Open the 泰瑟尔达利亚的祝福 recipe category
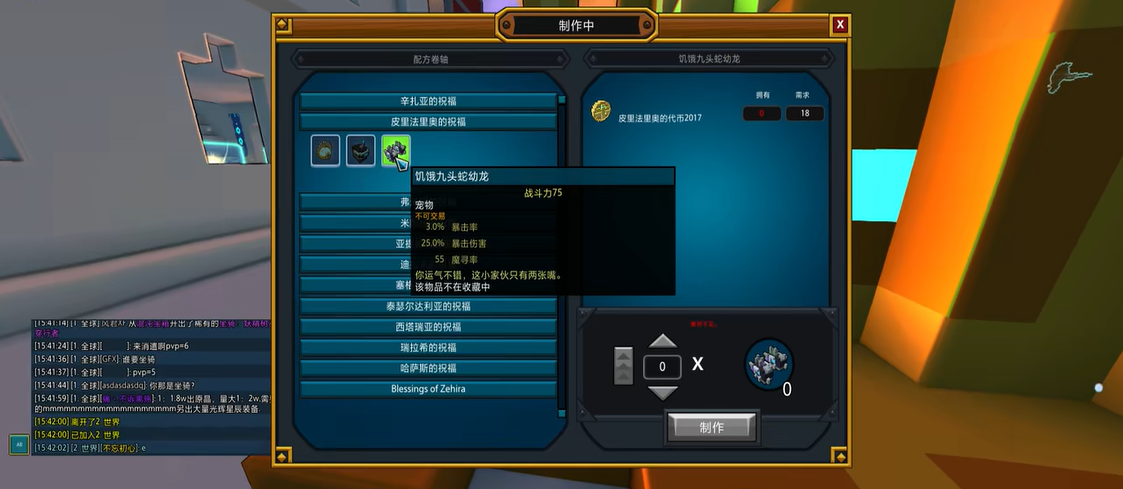The height and width of the screenshot is (489, 1123). click(x=428, y=306)
